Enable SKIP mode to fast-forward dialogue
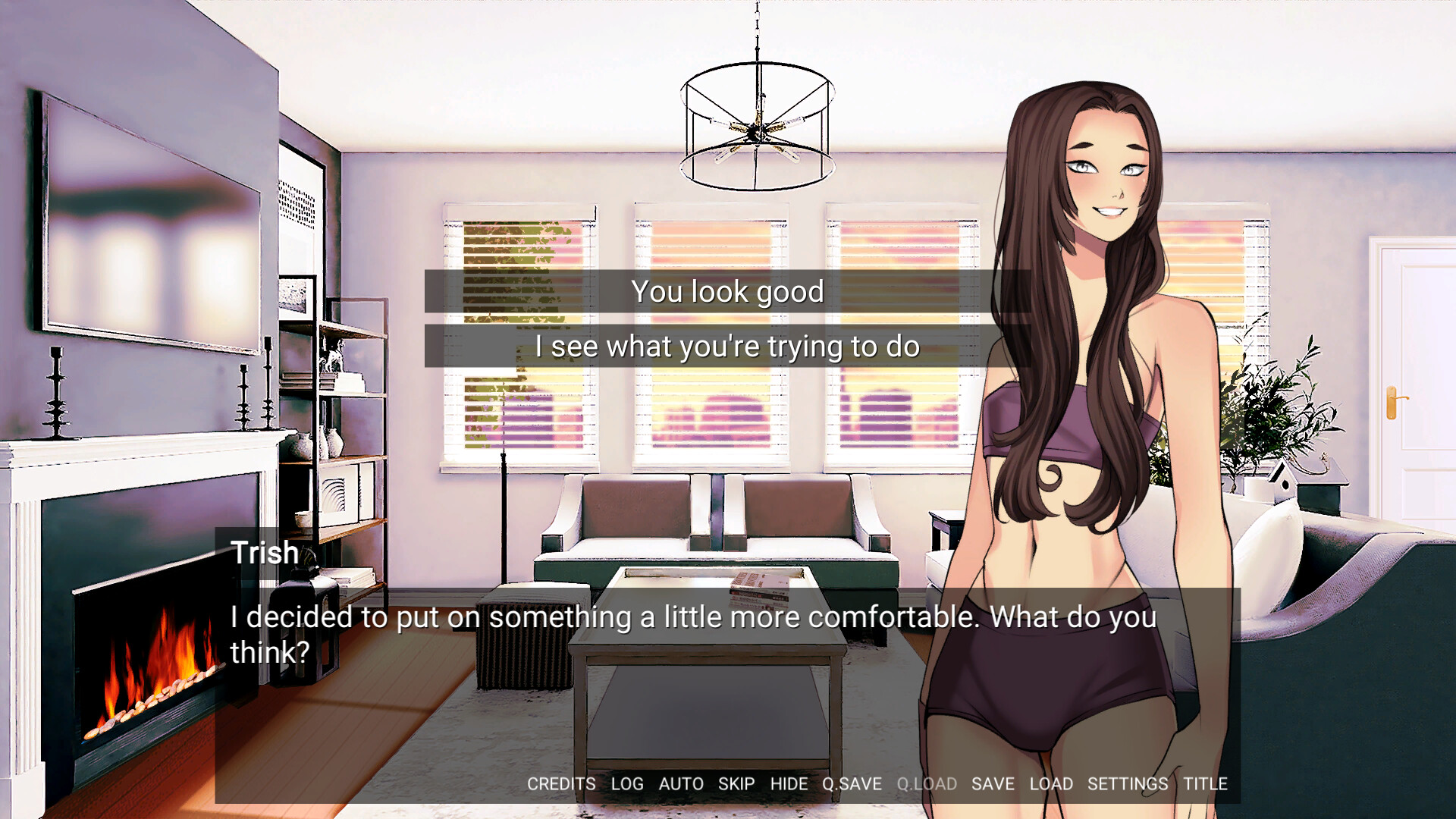 tap(736, 784)
